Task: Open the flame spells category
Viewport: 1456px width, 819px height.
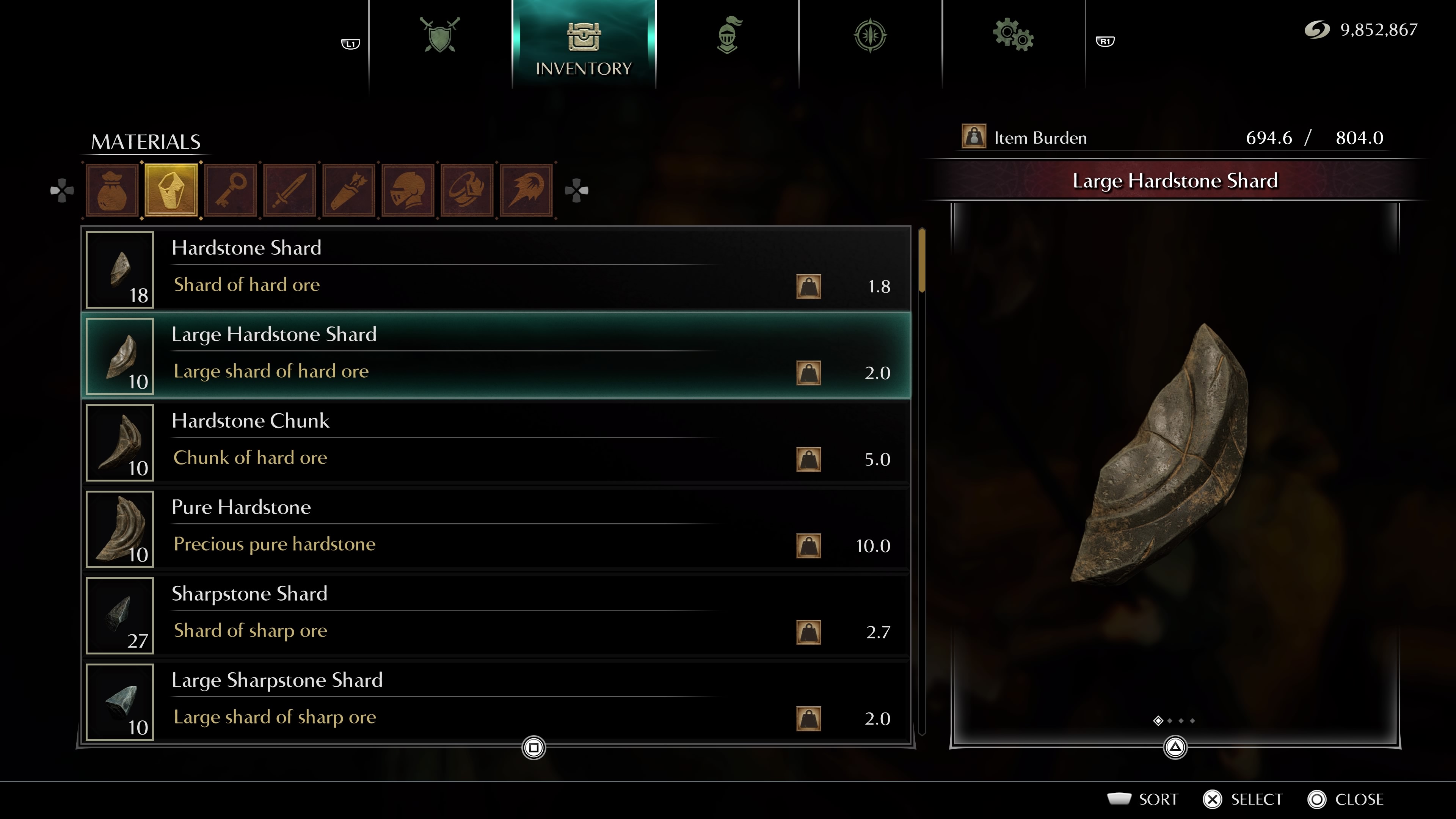Action: 526,190
